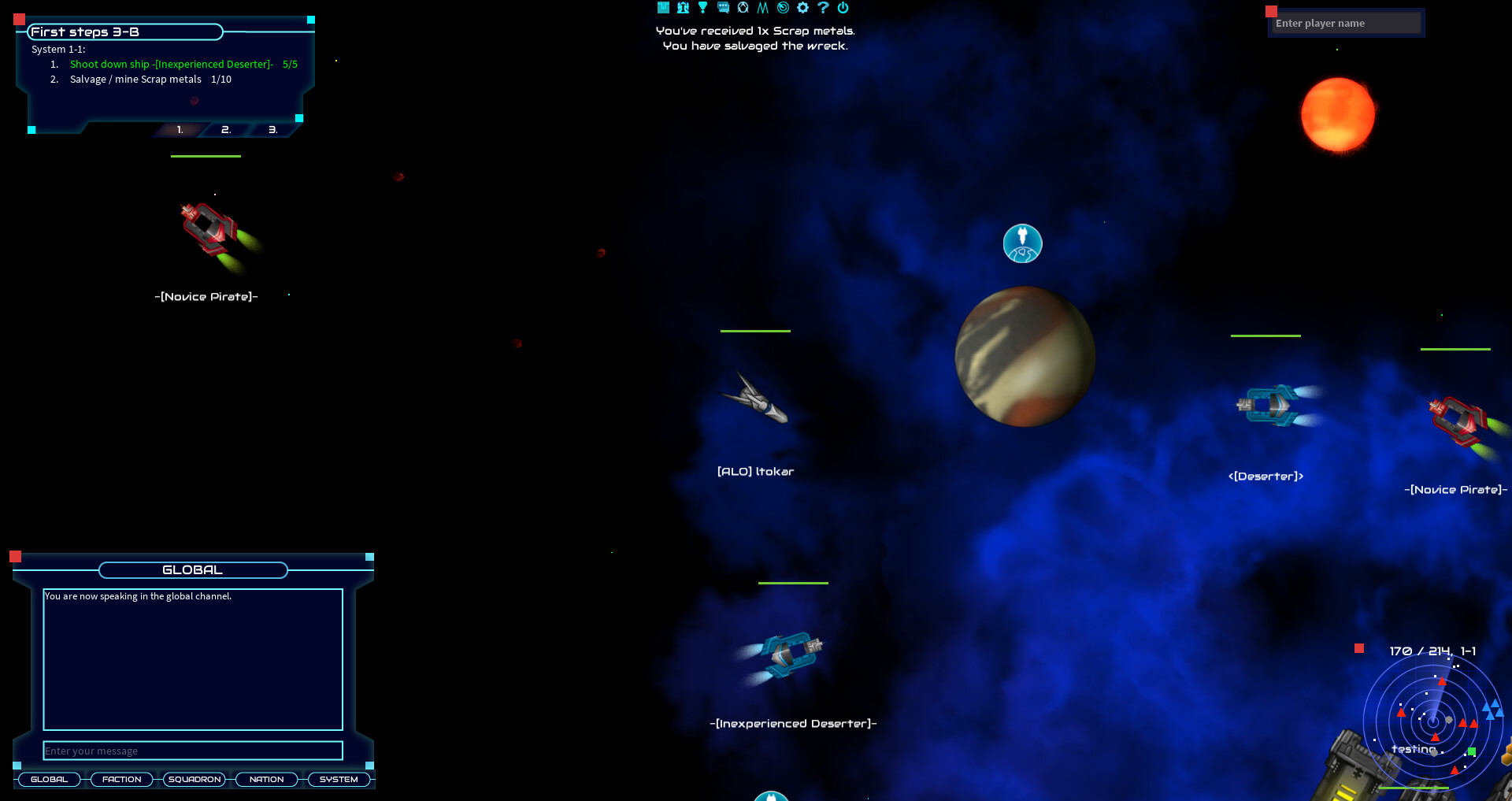Click the station icon above the planet
1512x801 pixels.
pyautogui.click(x=1021, y=243)
